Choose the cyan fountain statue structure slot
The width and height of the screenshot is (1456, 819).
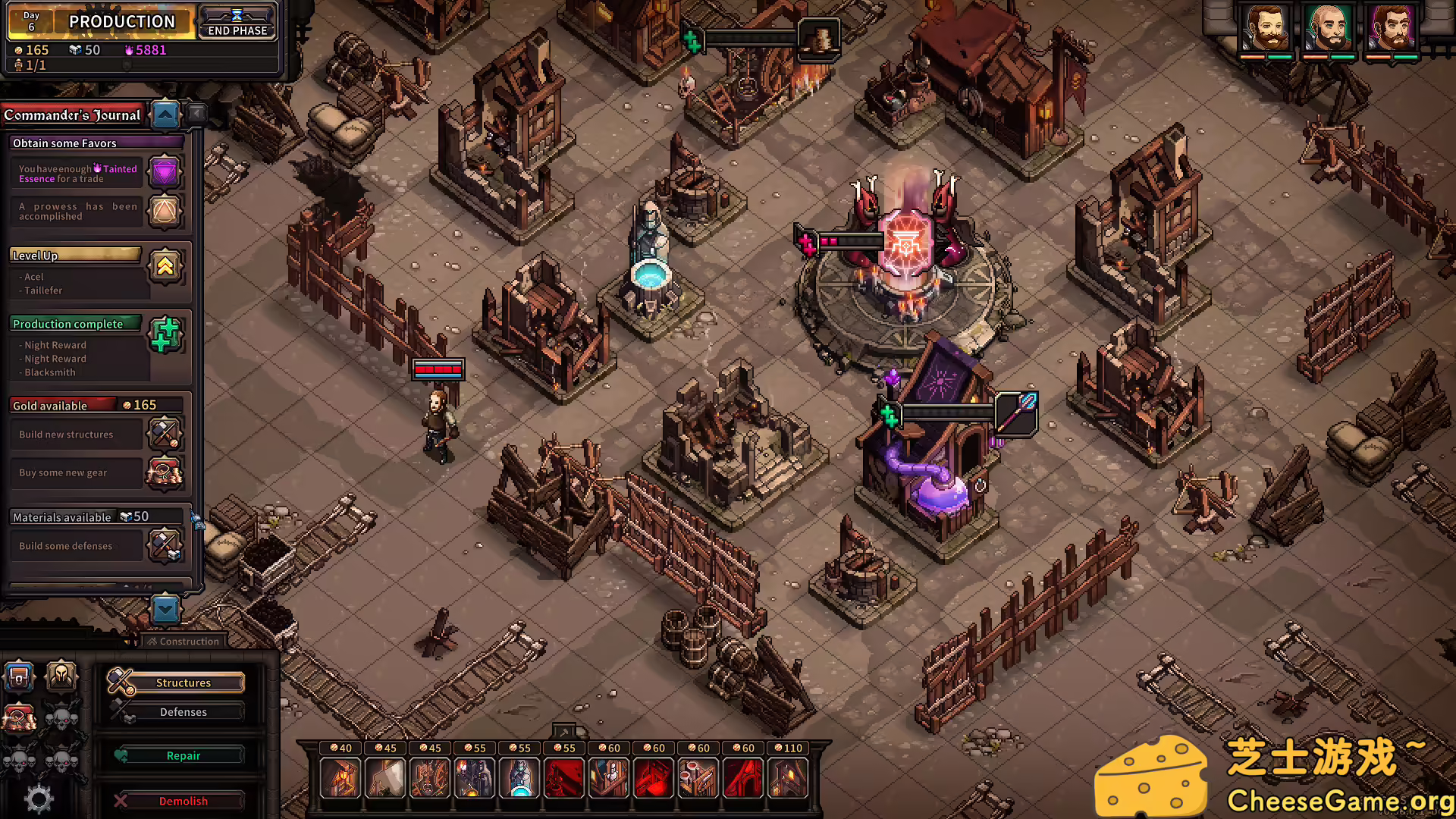pos(519,778)
